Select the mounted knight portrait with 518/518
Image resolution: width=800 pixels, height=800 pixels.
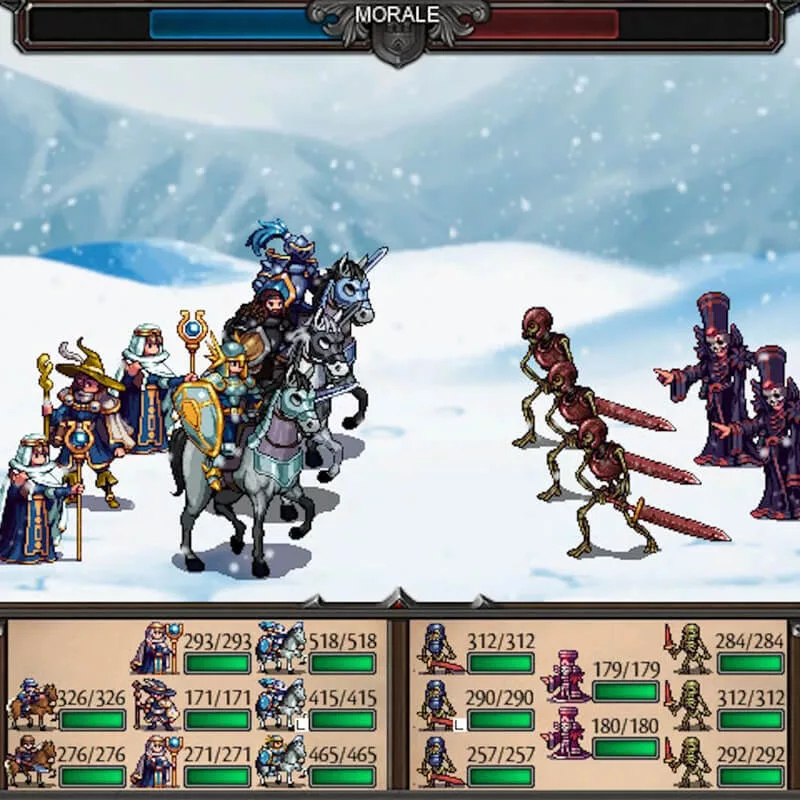pos(281,648)
